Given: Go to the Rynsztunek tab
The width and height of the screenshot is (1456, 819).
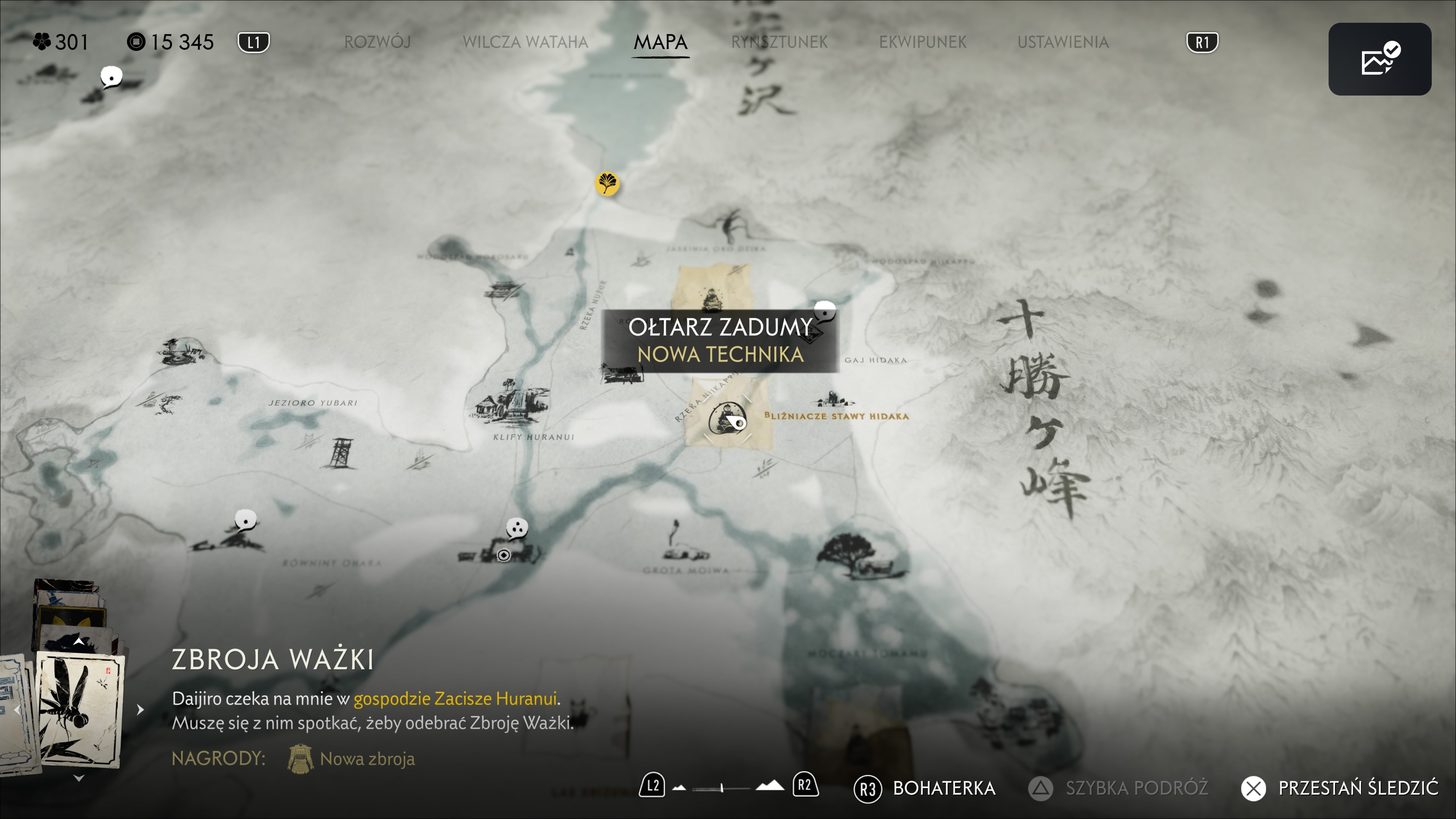Looking at the screenshot, I should [x=779, y=42].
